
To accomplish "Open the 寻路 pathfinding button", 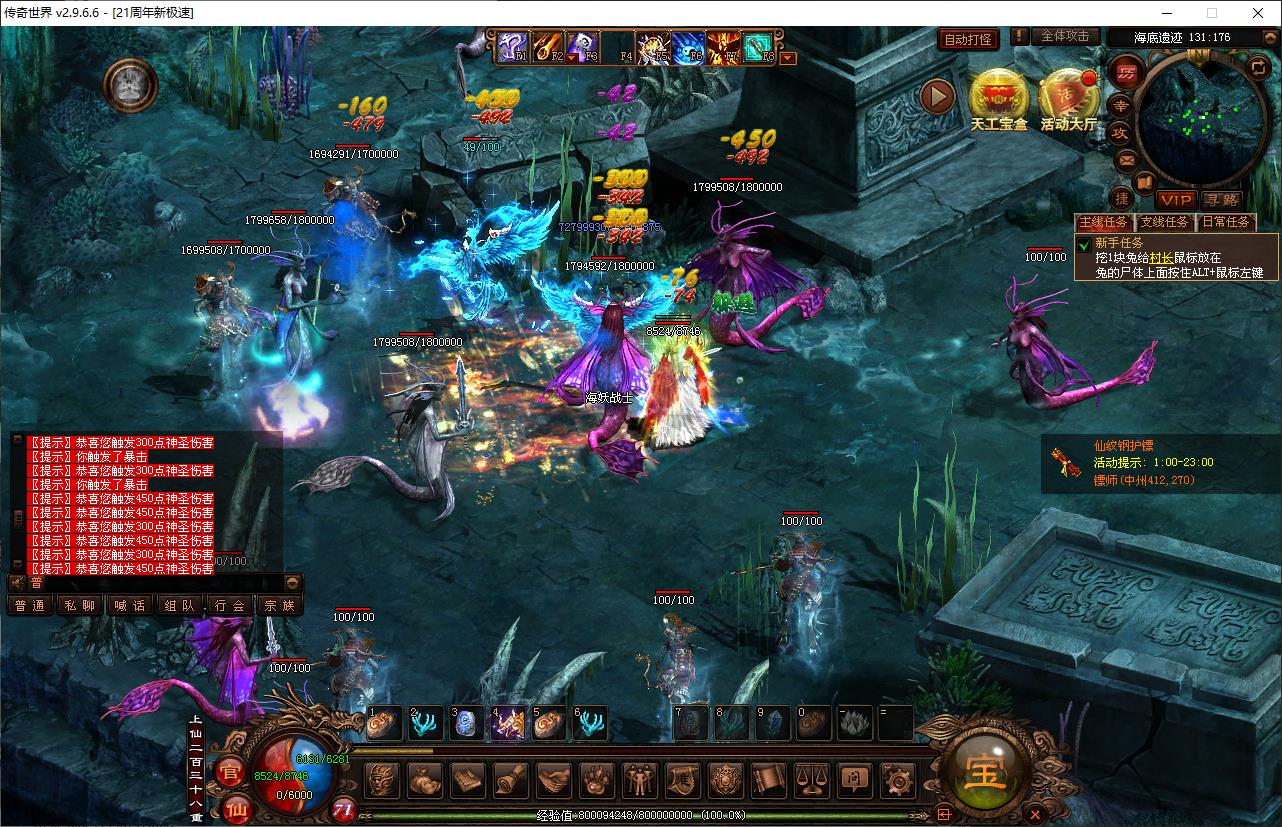I will (x=1220, y=200).
